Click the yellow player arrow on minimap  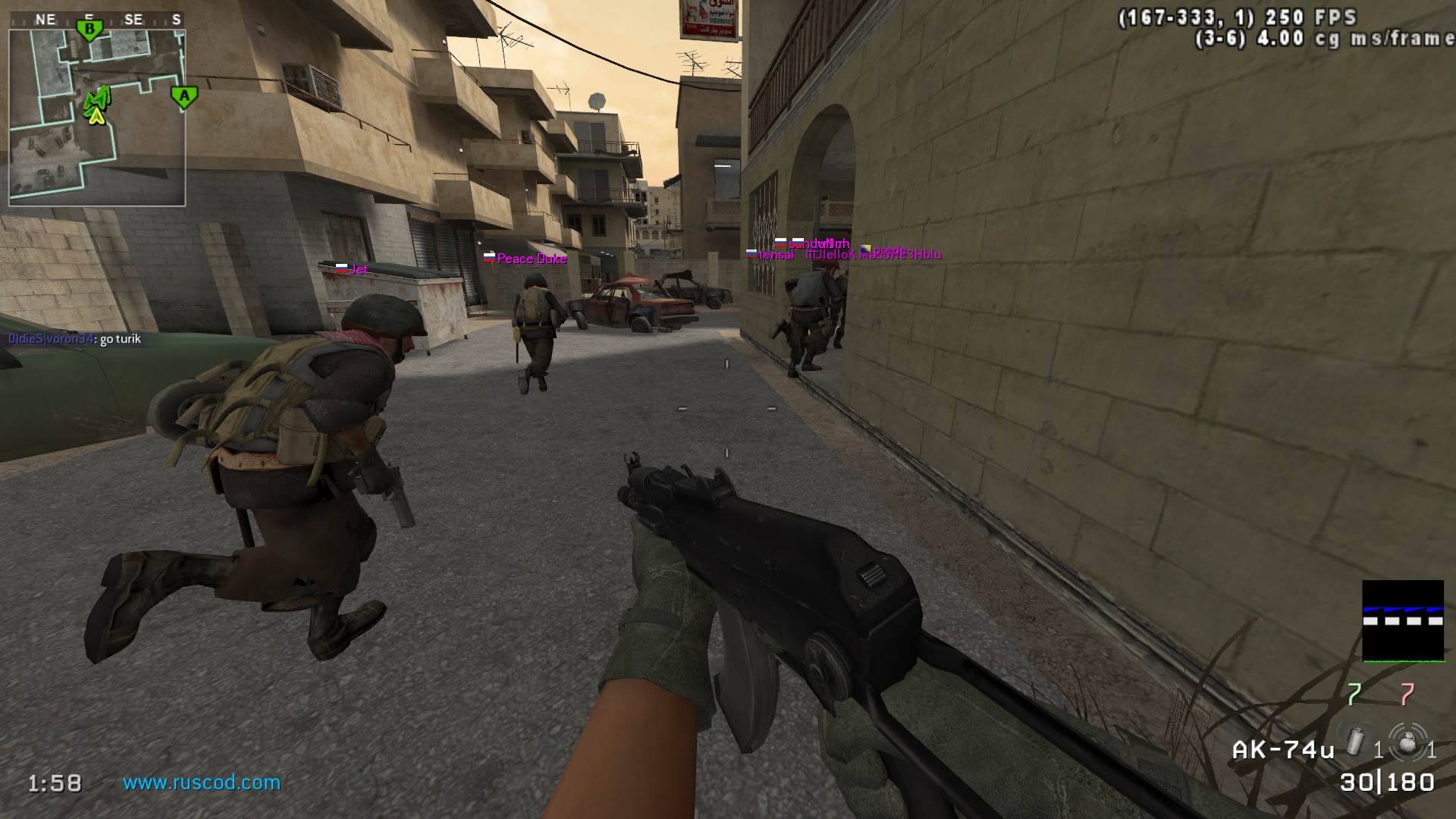tap(96, 116)
